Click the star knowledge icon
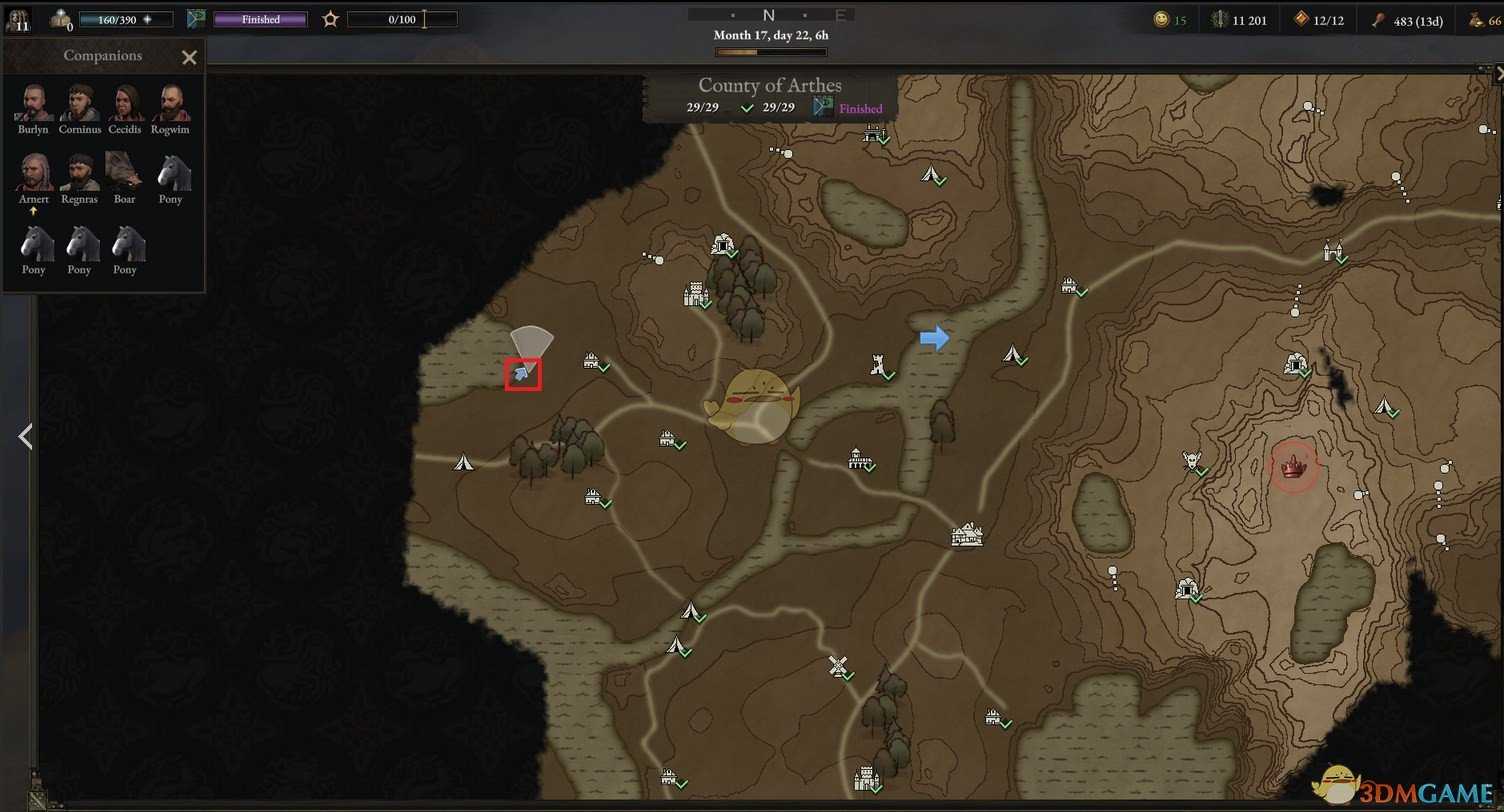The image size is (1504, 812). click(331, 19)
